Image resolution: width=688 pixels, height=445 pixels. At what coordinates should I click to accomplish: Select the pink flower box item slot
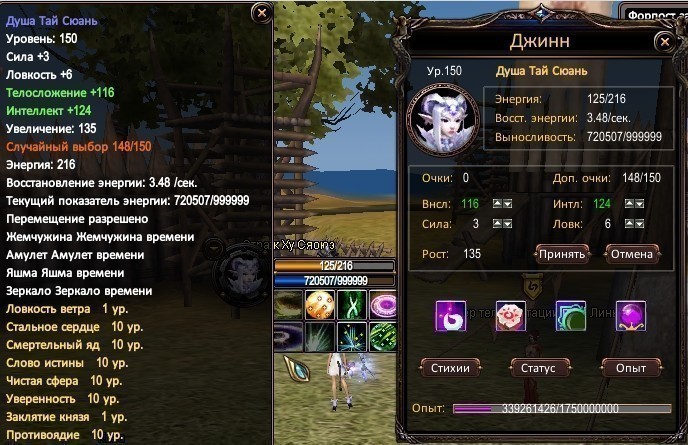click(510, 315)
